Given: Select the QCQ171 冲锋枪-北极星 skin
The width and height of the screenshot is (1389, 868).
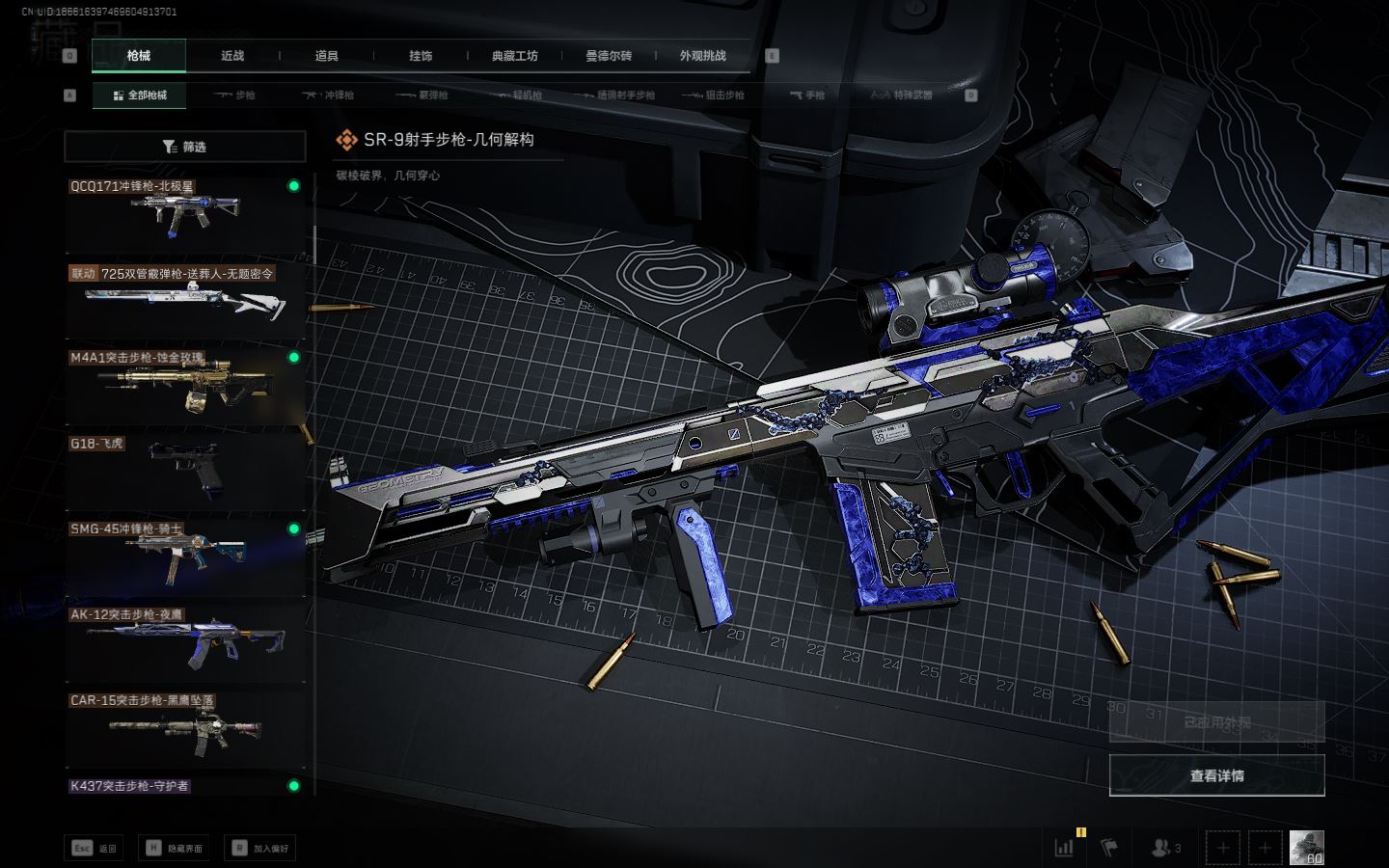Looking at the screenshot, I should coord(184,214).
